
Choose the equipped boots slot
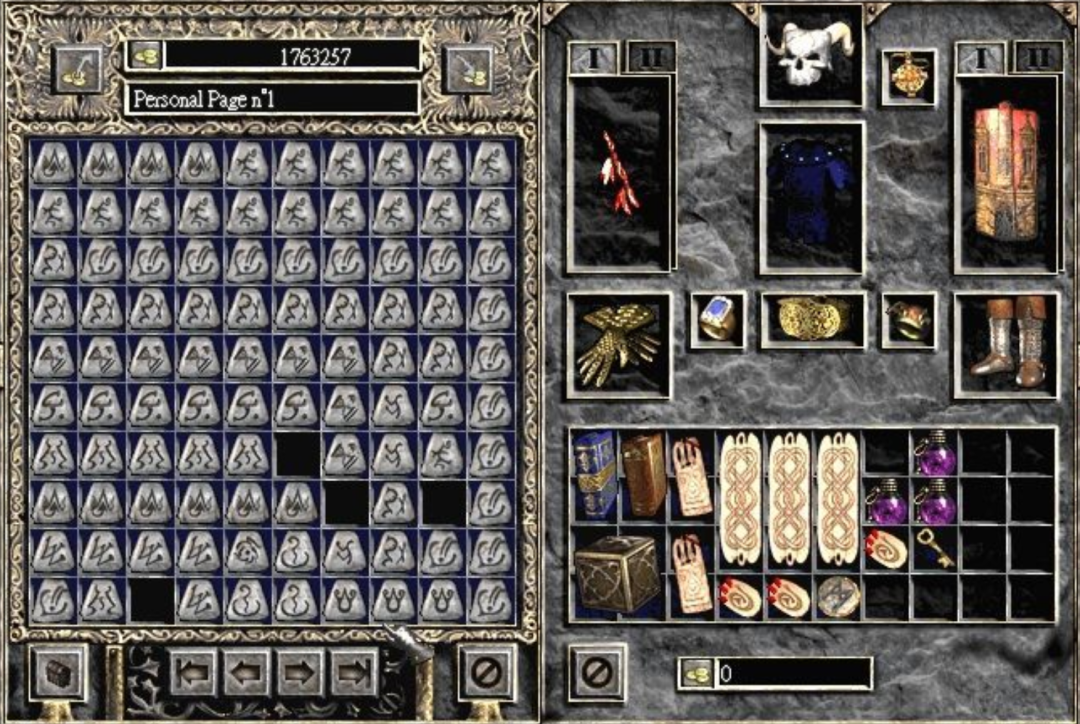(x=1005, y=345)
